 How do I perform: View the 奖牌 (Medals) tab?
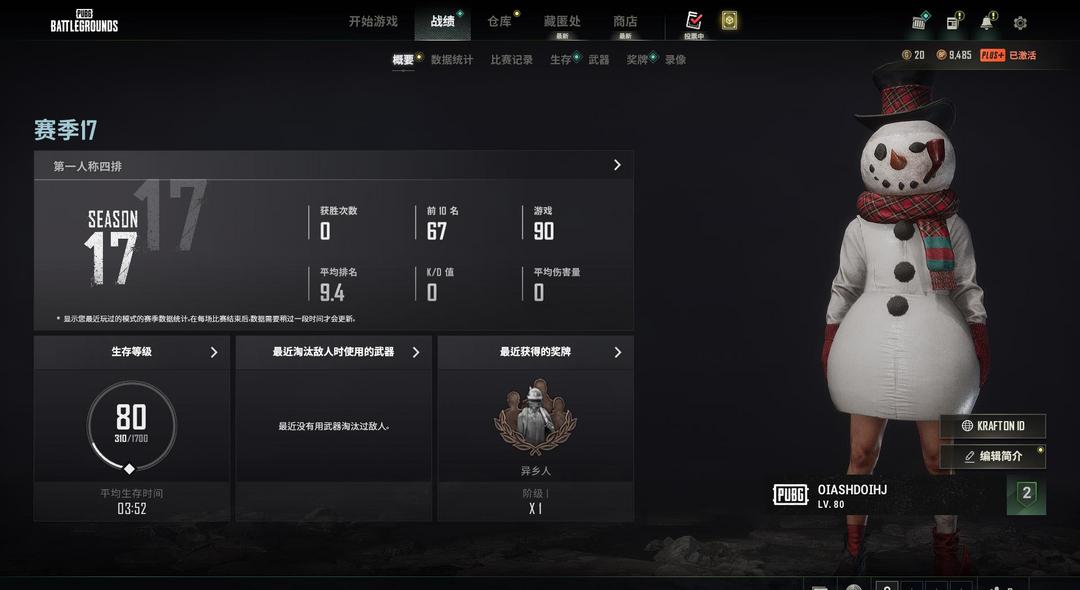[637, 60]
